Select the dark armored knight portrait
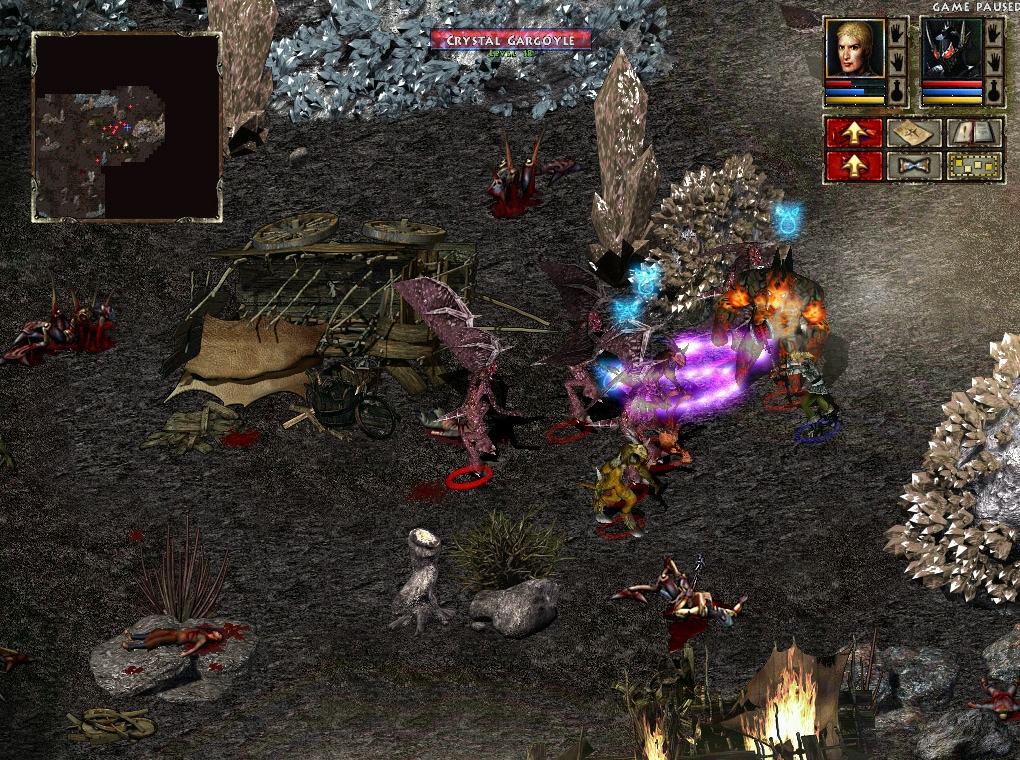Viewport: 1020px width, 760px height. 950,49
